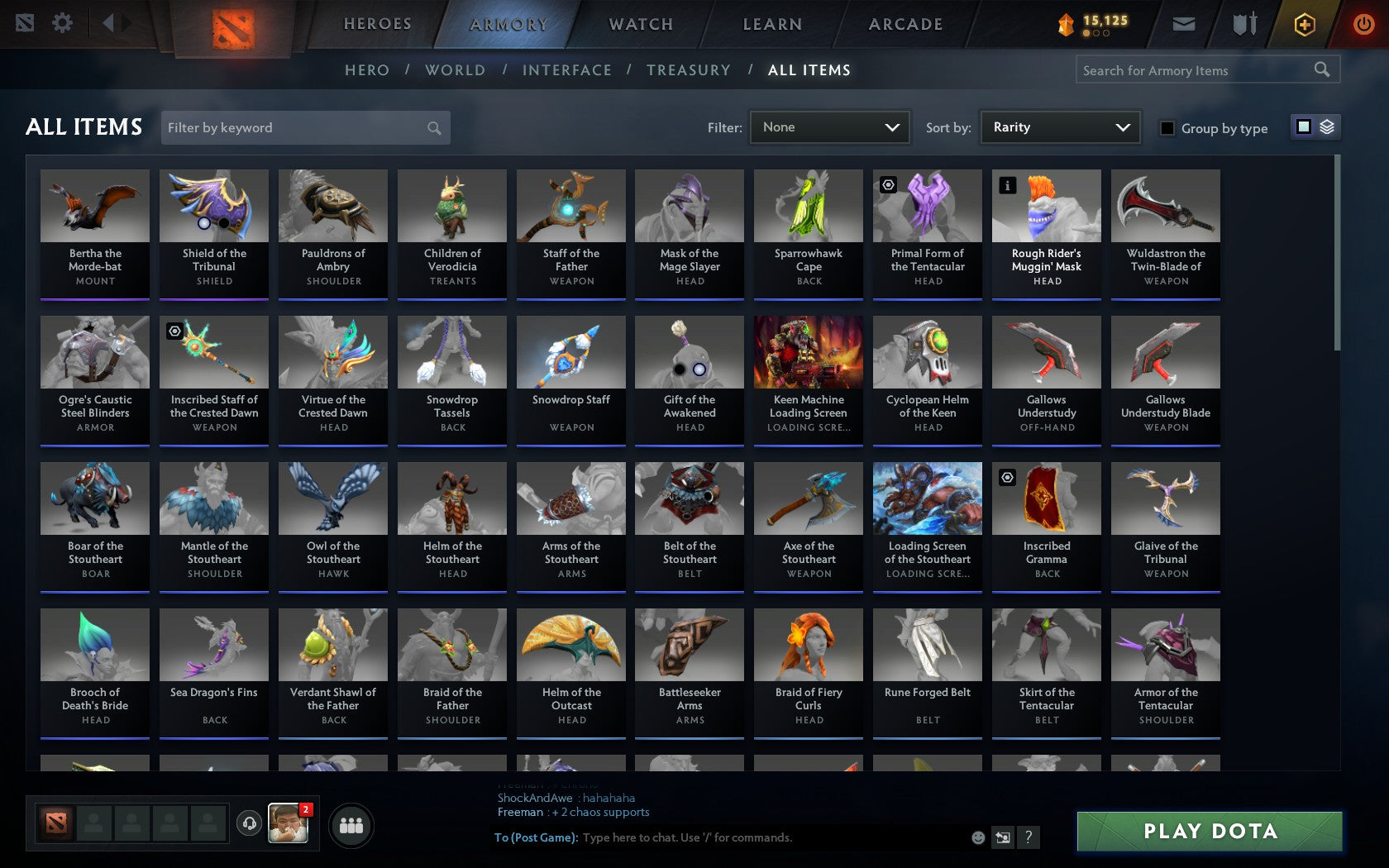Open the Sort by Rarity dropdown
Screen dimensions: 1389x868
point(1059,127)
